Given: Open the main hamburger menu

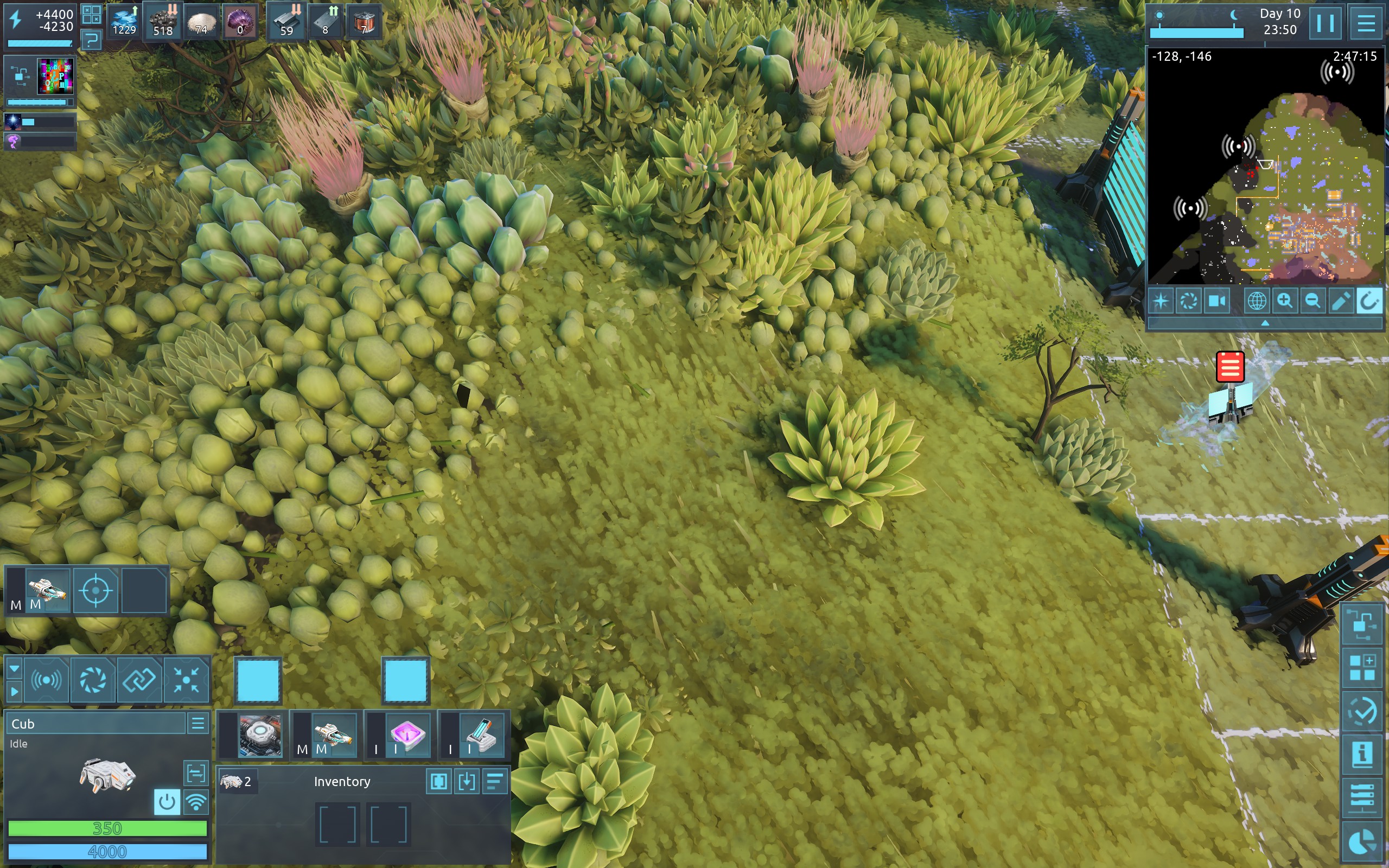Looking at the screenshot, I should (x=1366, y=23).
